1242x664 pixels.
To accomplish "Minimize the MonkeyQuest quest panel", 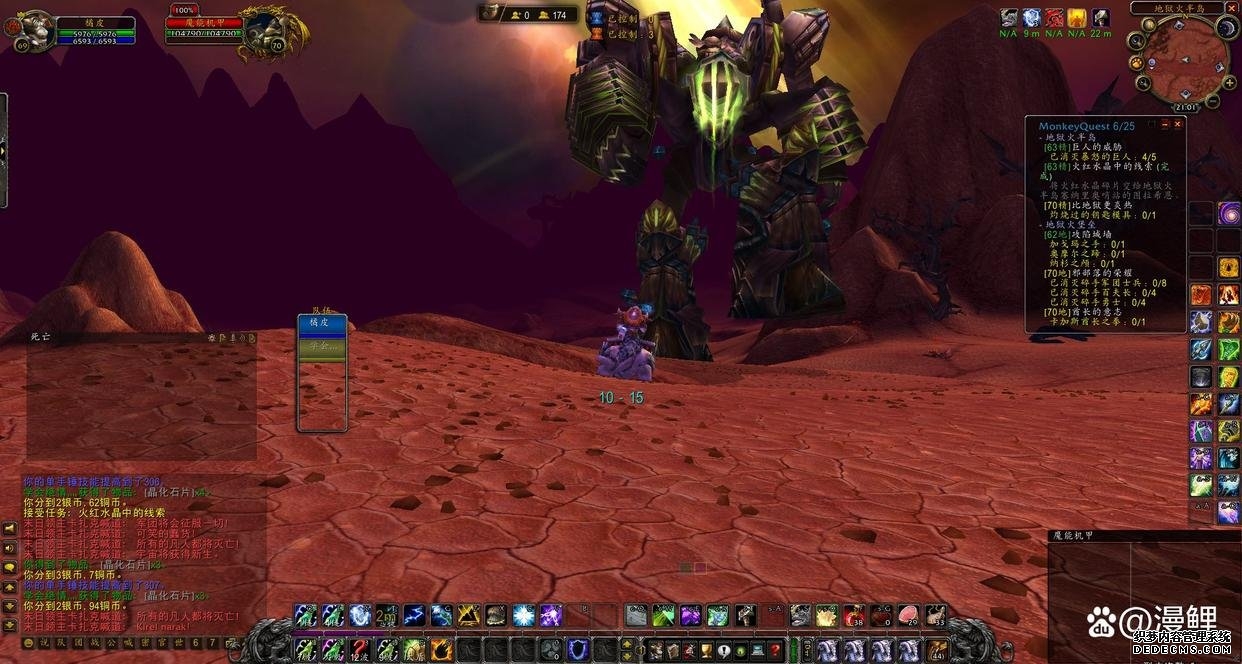I will pyautogui.click(x=1165, y=125).
